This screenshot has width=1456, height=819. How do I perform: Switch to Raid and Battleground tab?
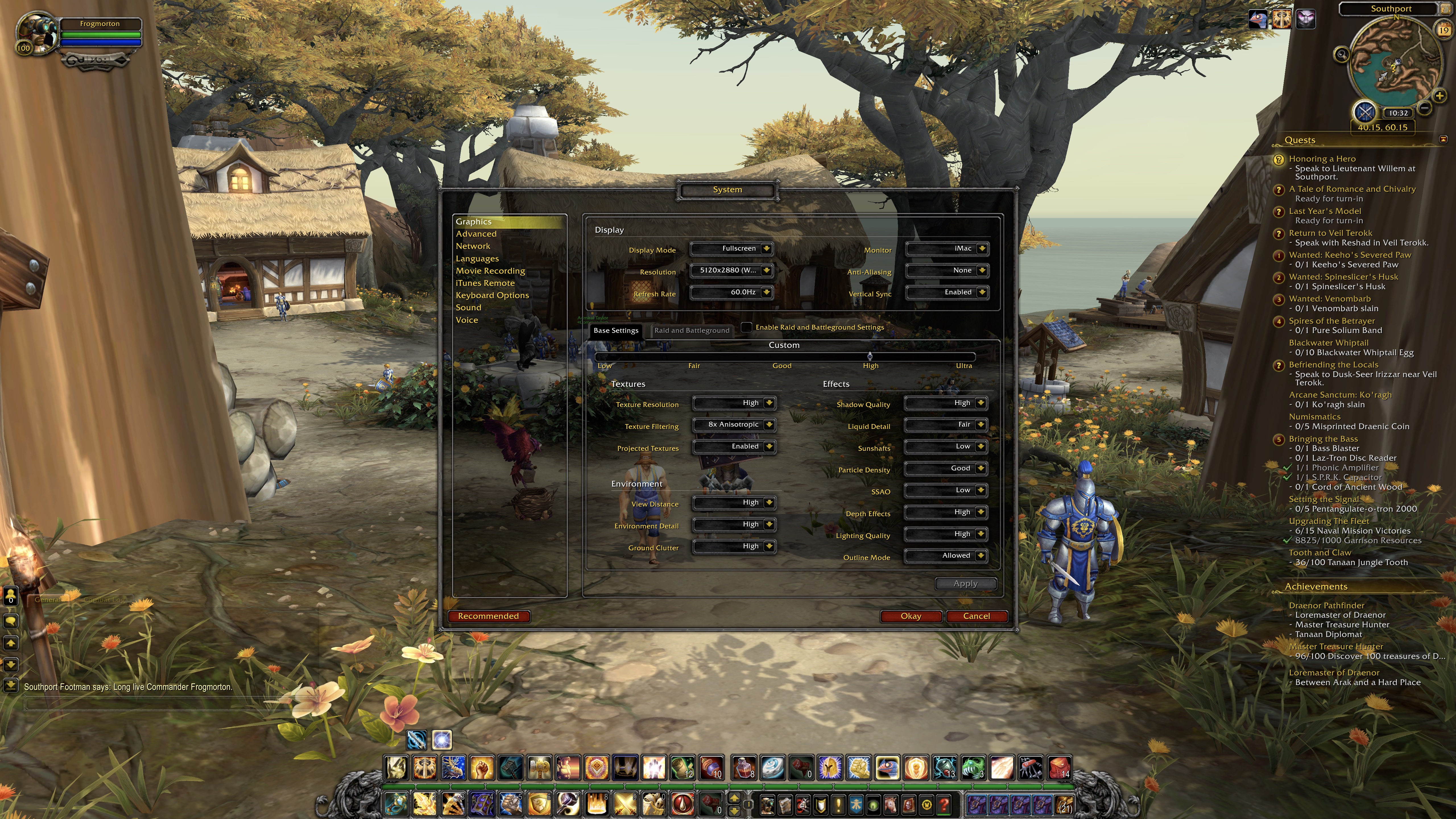(x=691, y=331)
